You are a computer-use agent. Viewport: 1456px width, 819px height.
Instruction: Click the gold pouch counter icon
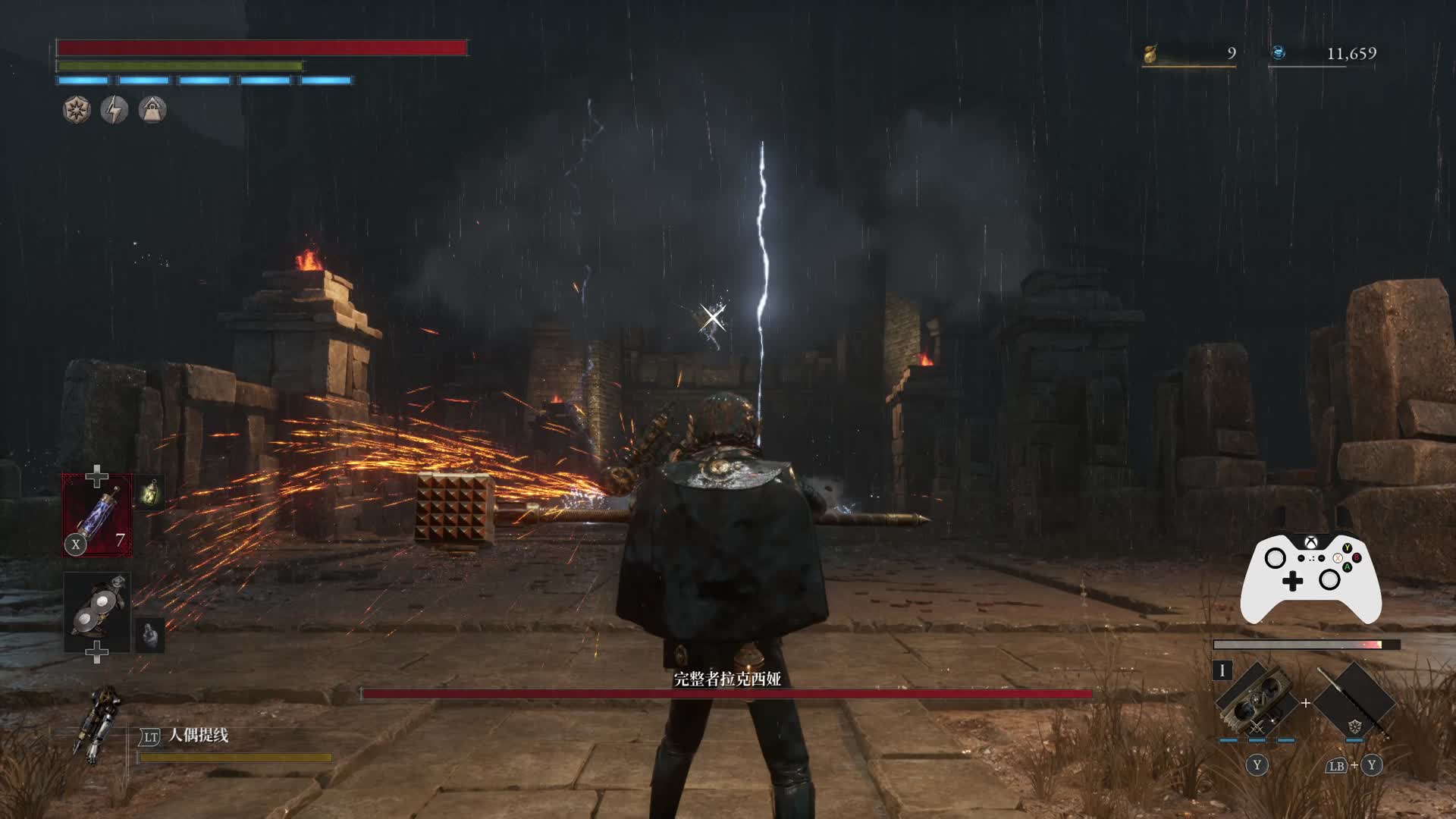(x=1150, y=54)
